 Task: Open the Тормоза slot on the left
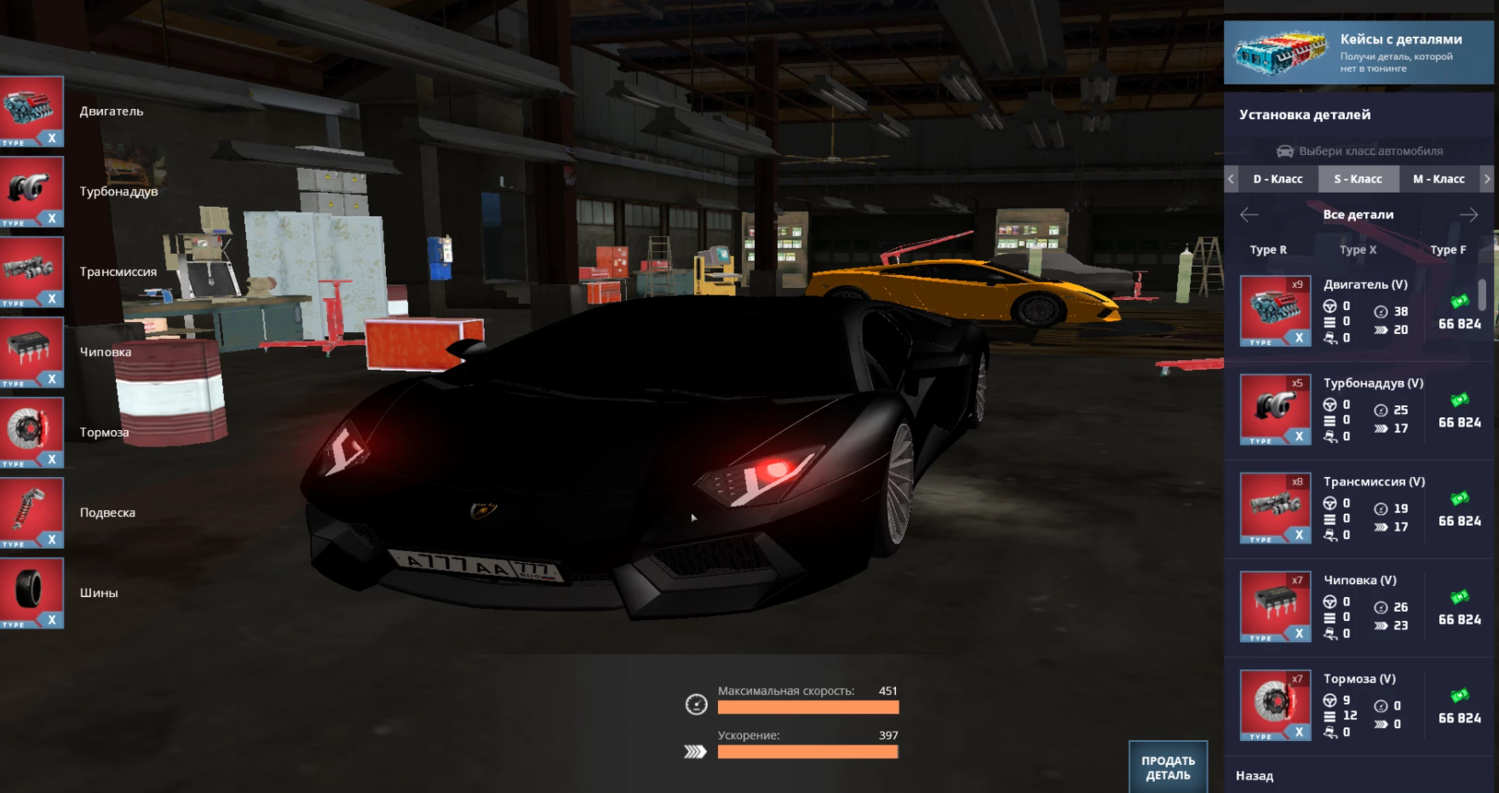(33, 432)
